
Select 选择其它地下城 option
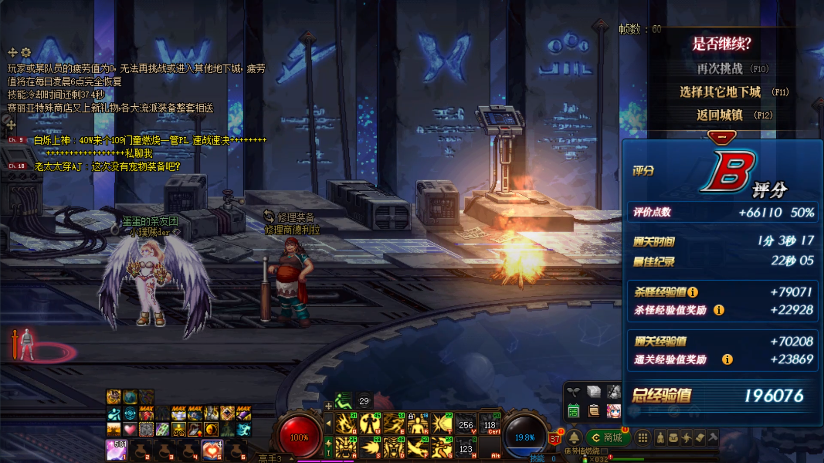pyautogui.click(x=720, y=91)
